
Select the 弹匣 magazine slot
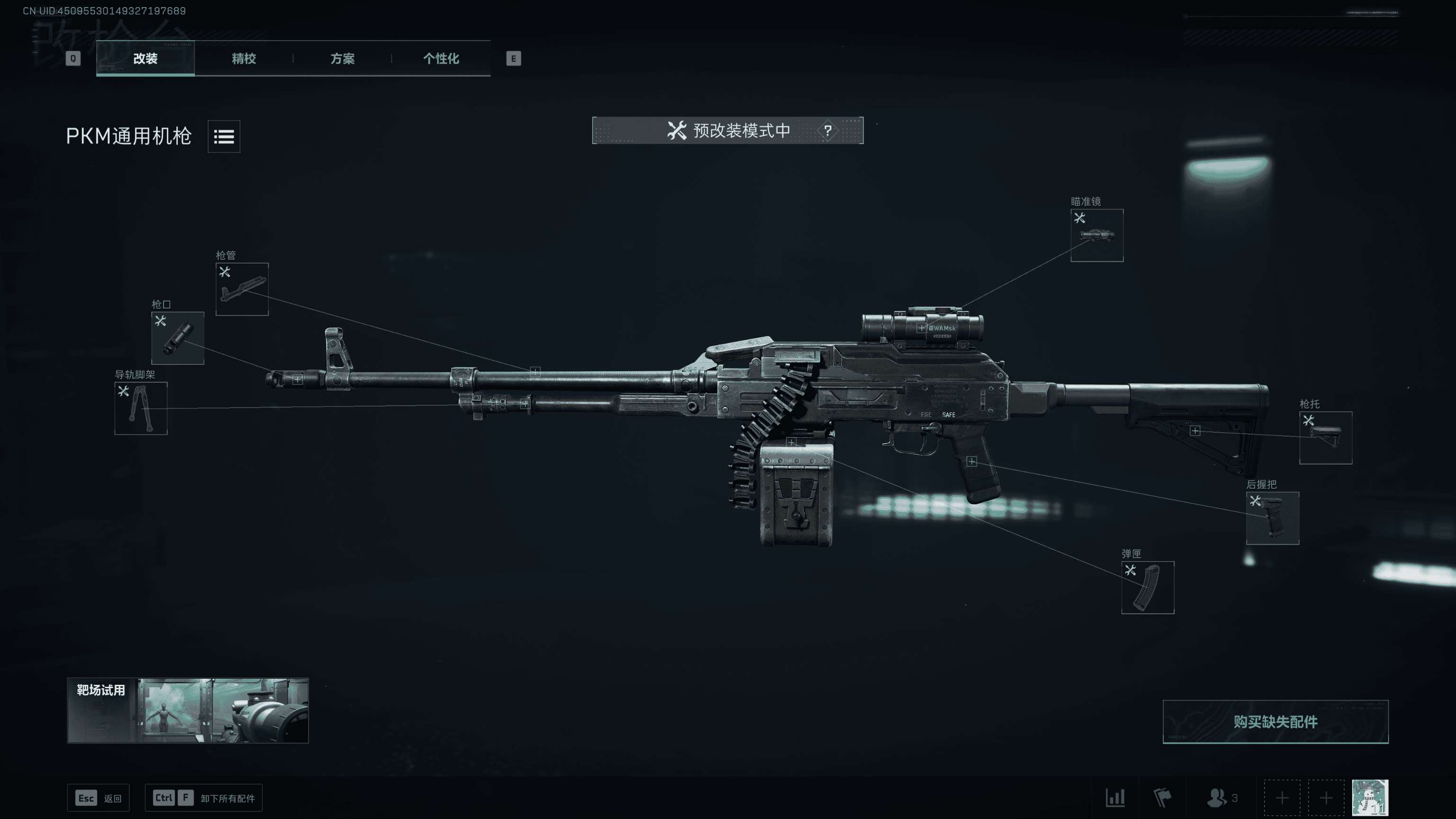pos(1147,587)
